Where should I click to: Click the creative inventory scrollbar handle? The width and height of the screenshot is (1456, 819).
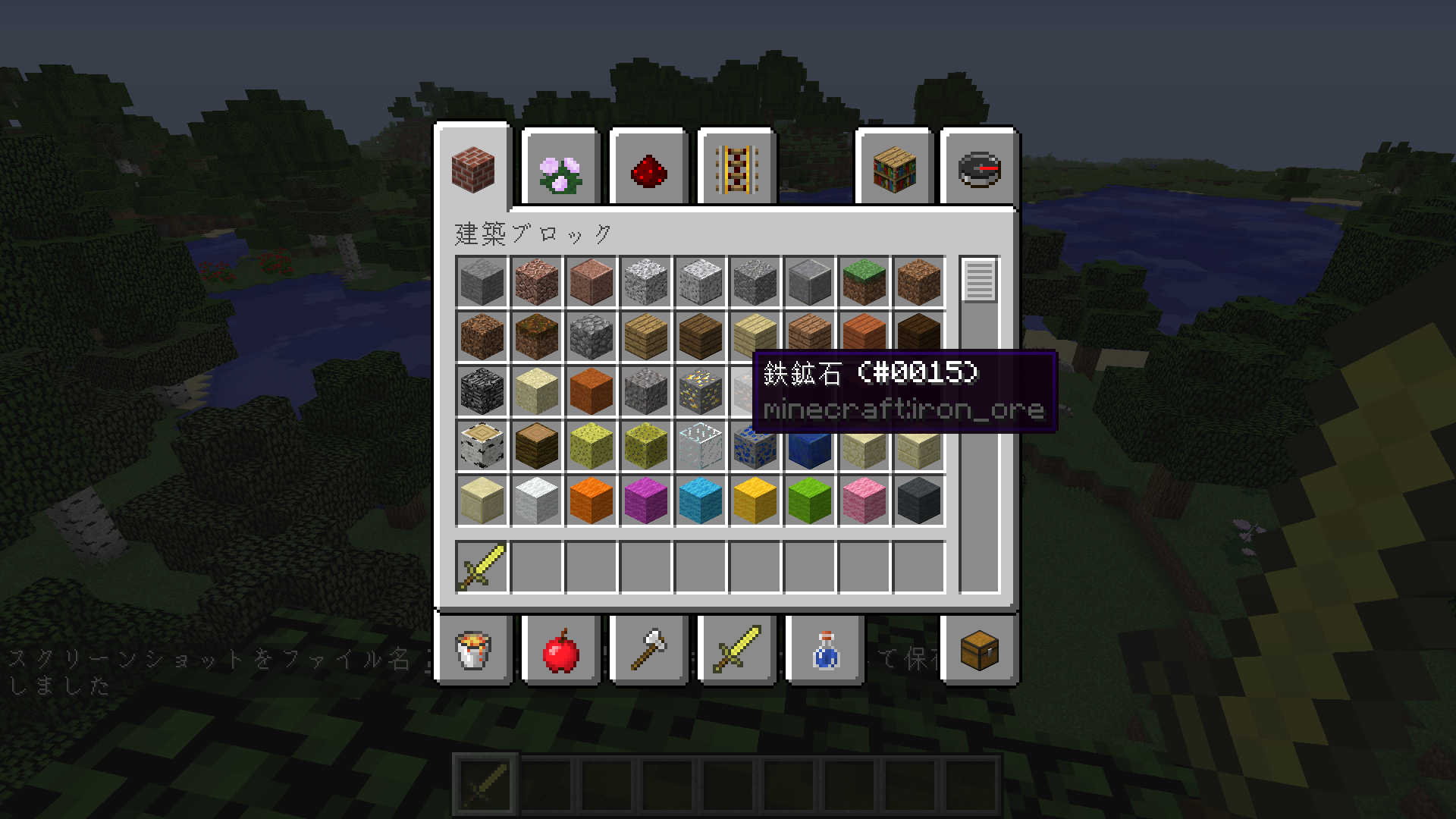pyautogui.click(x=979, y=281)
